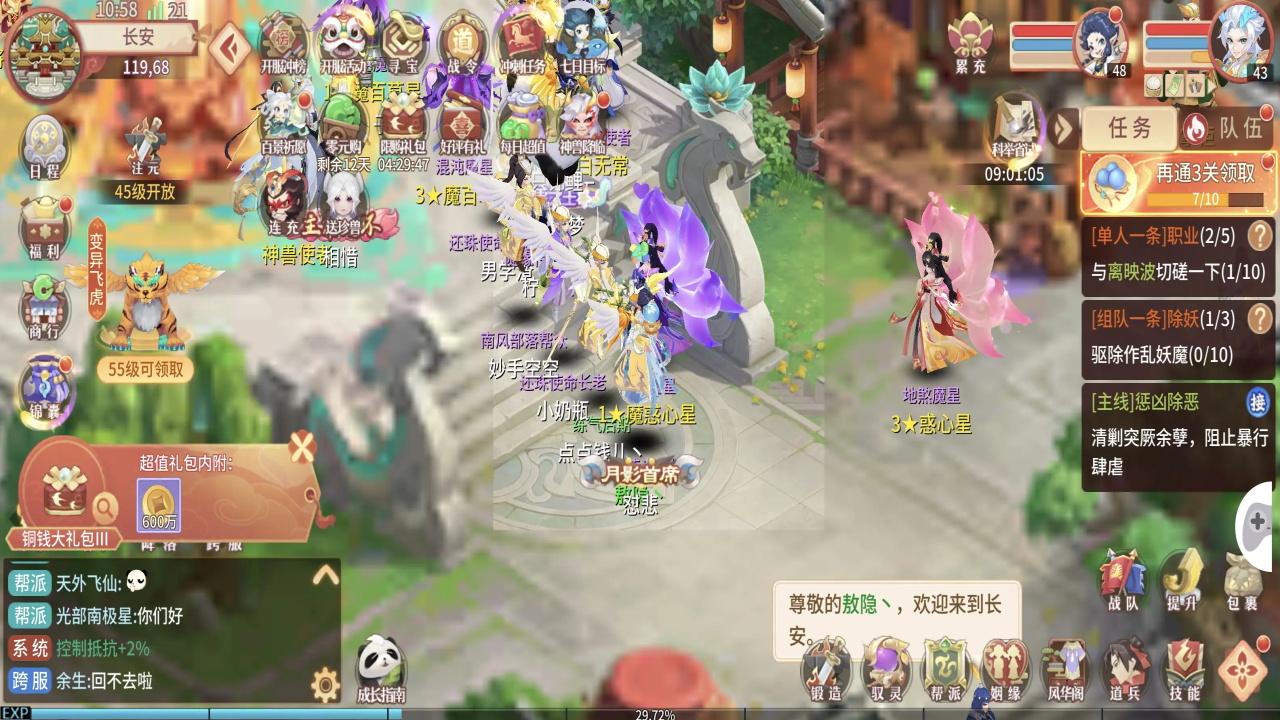Image resolution: width=1280 pixels, height=720 pixels.
Task: Expand the chat panel with the arrow
Action: click(325, 576)
